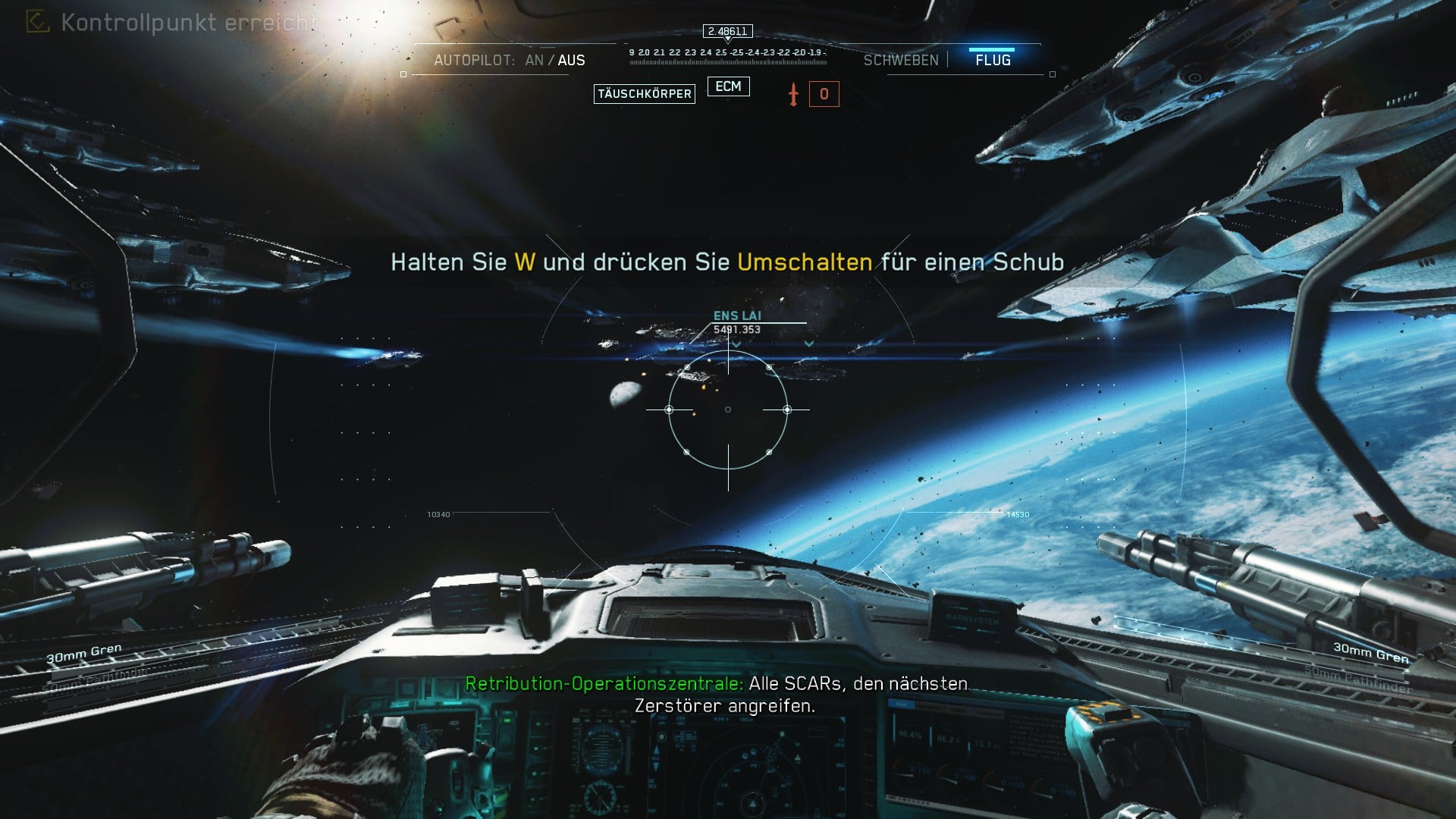The image size is (1456, 819).
Task: Trigger the ECM countermeasure box
Action: pos(728,86)
